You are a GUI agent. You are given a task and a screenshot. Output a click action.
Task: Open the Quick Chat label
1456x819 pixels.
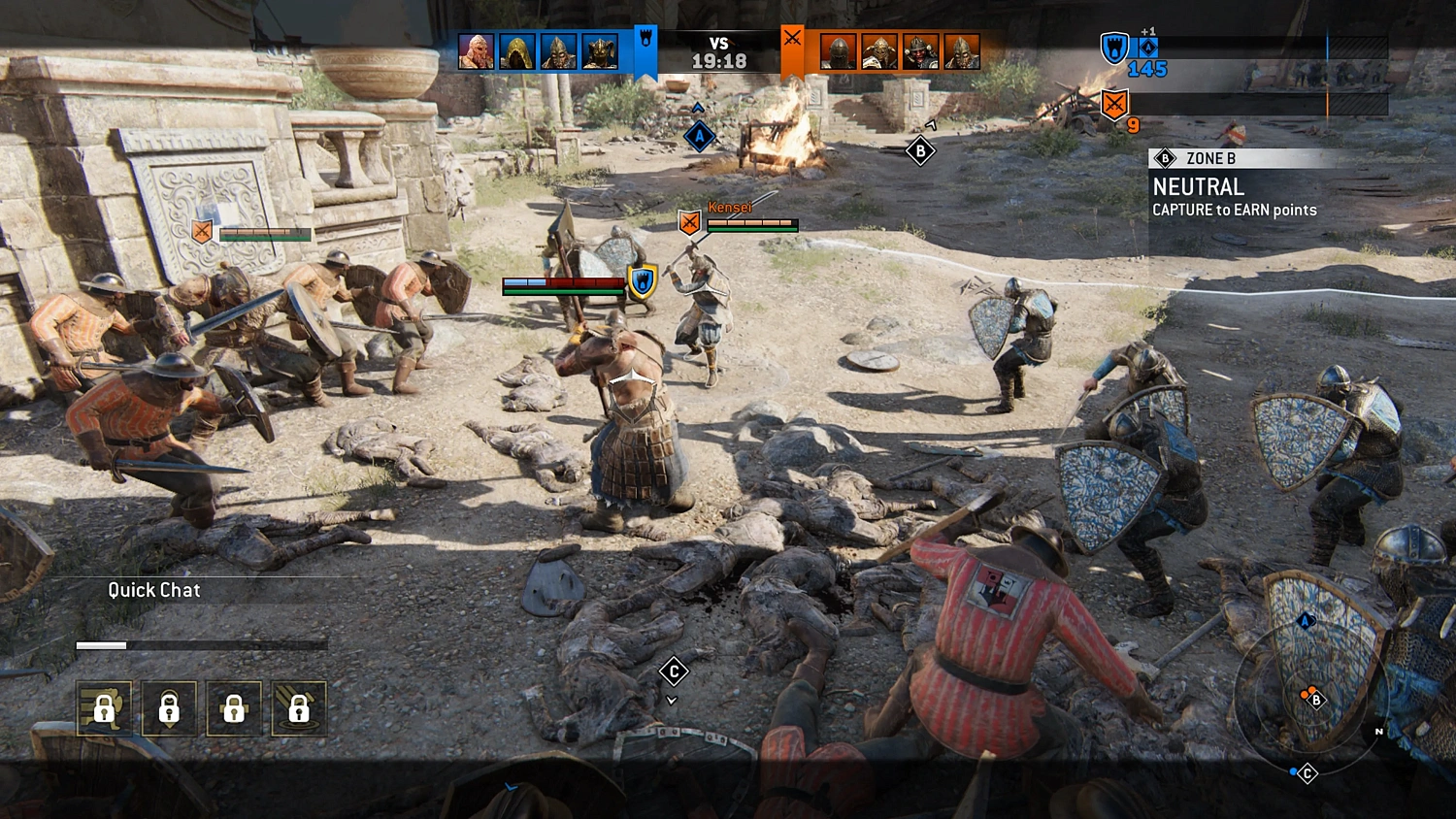(153, 590)
